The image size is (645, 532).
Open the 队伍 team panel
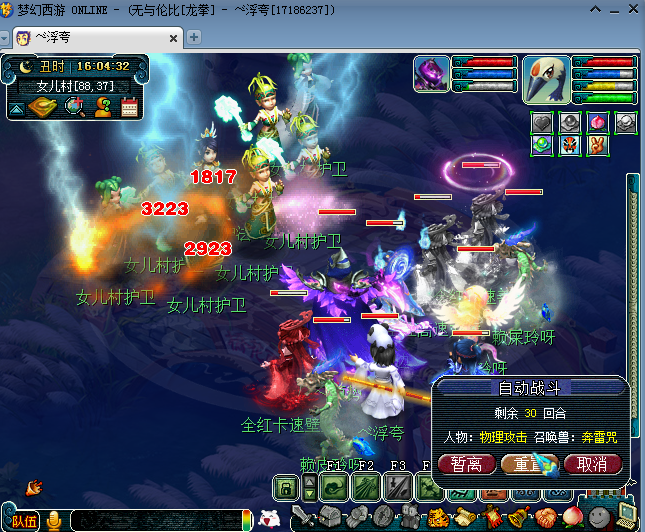[x=24, y=521]
